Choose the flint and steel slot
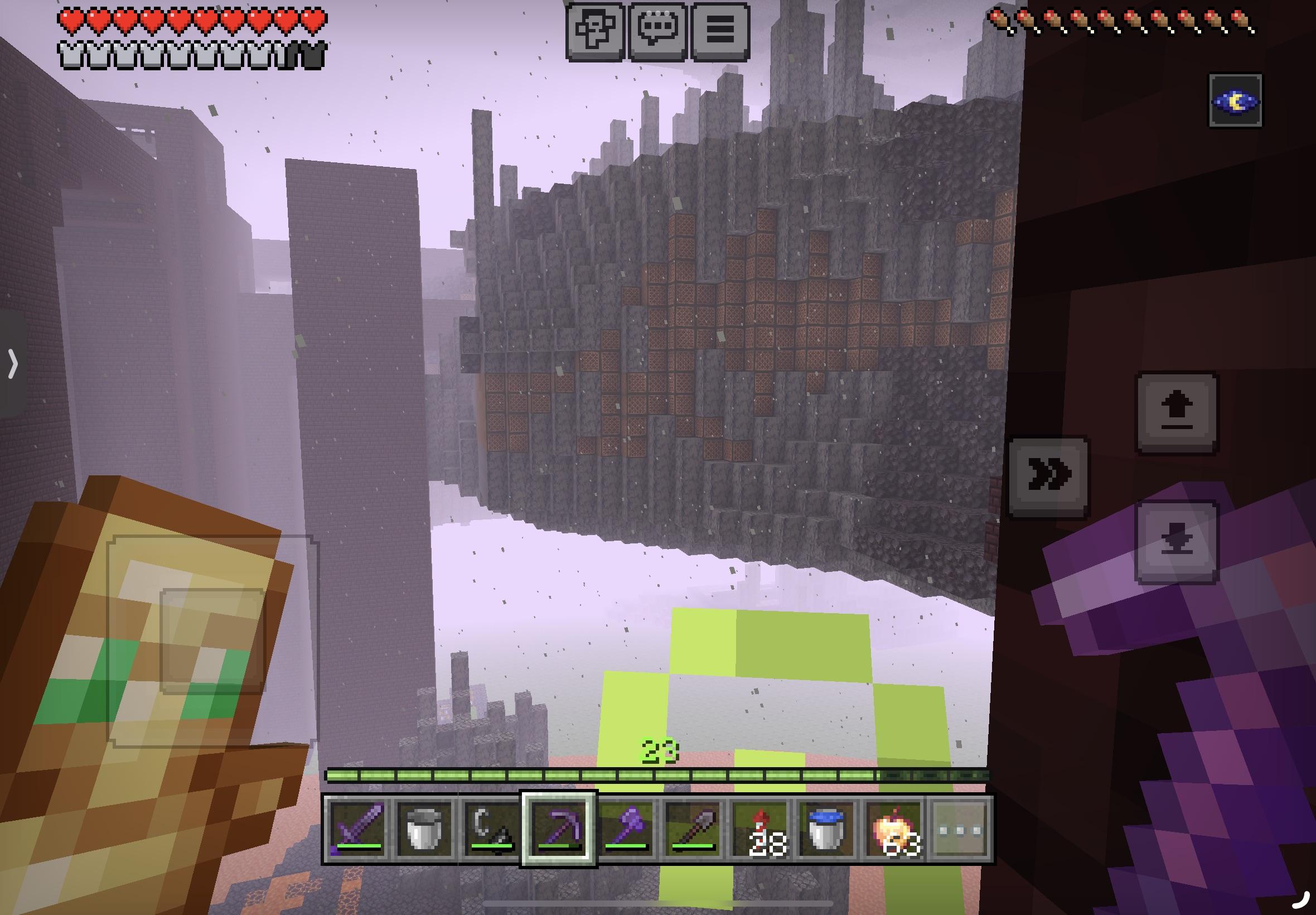 491,829
